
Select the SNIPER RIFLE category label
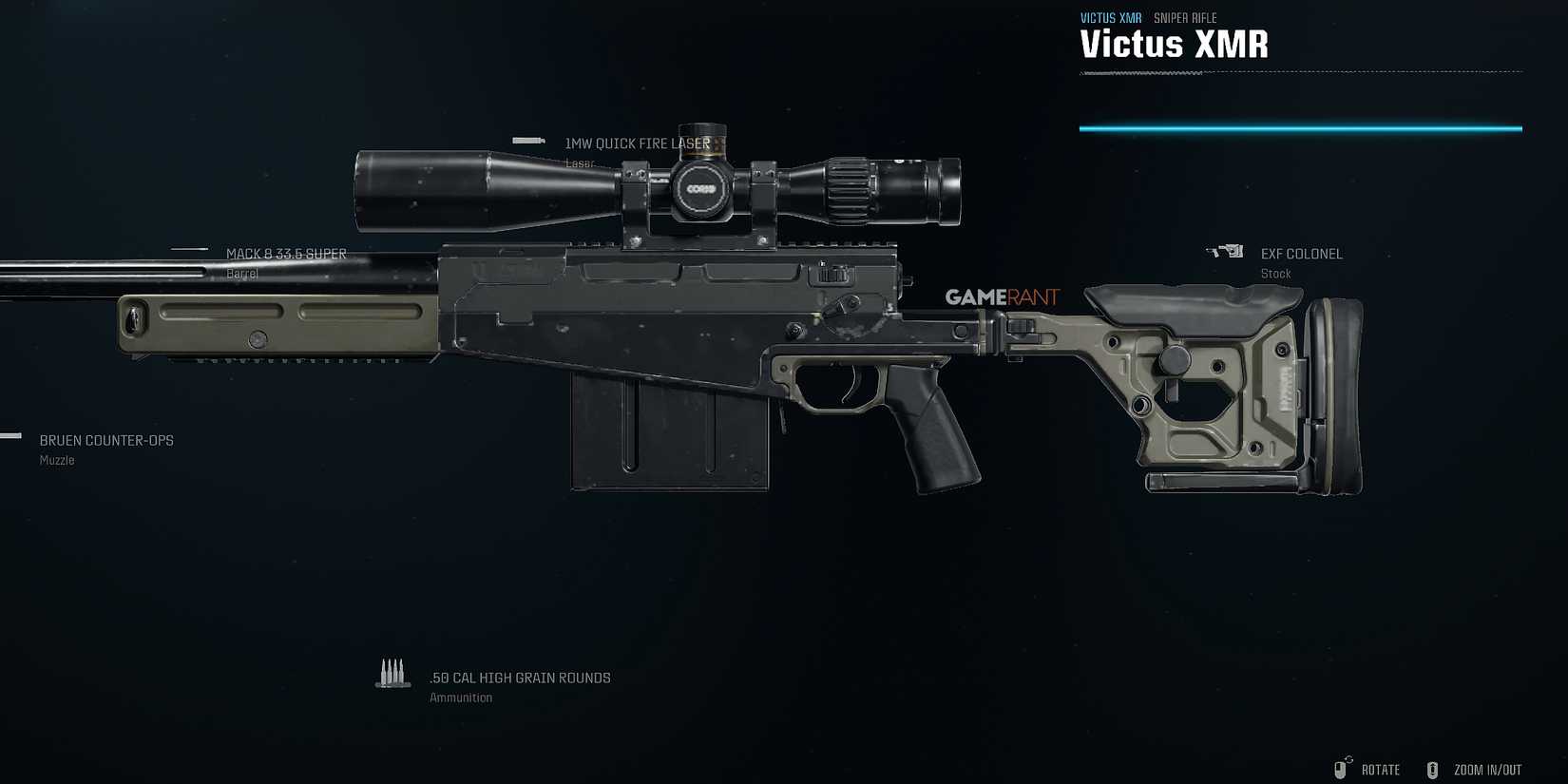click(x=1183, y=17)
